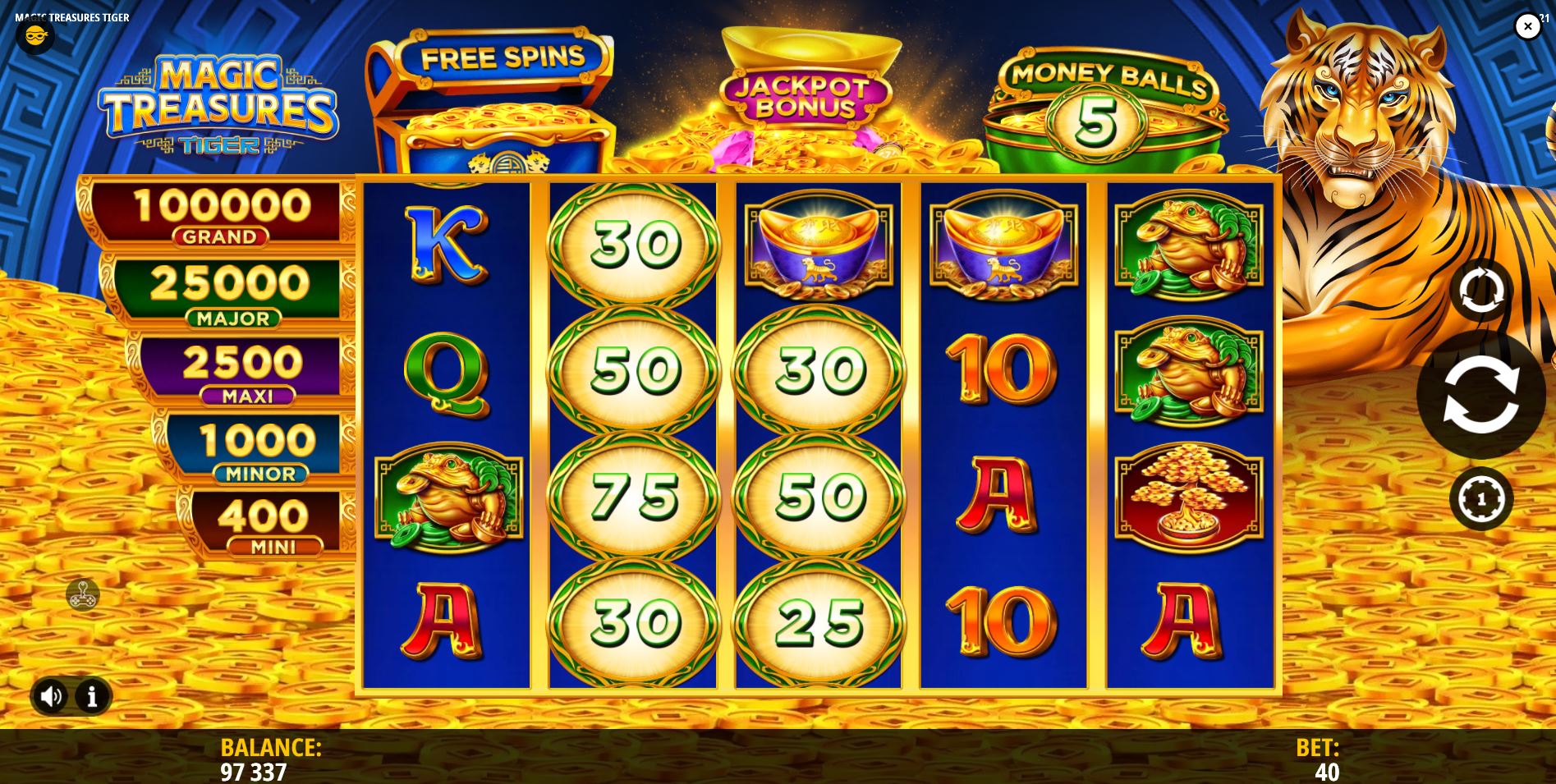Mute the game sound with the speaker icon
Image resolution: width=1556 pixels, height=784 pixels.
51,696
